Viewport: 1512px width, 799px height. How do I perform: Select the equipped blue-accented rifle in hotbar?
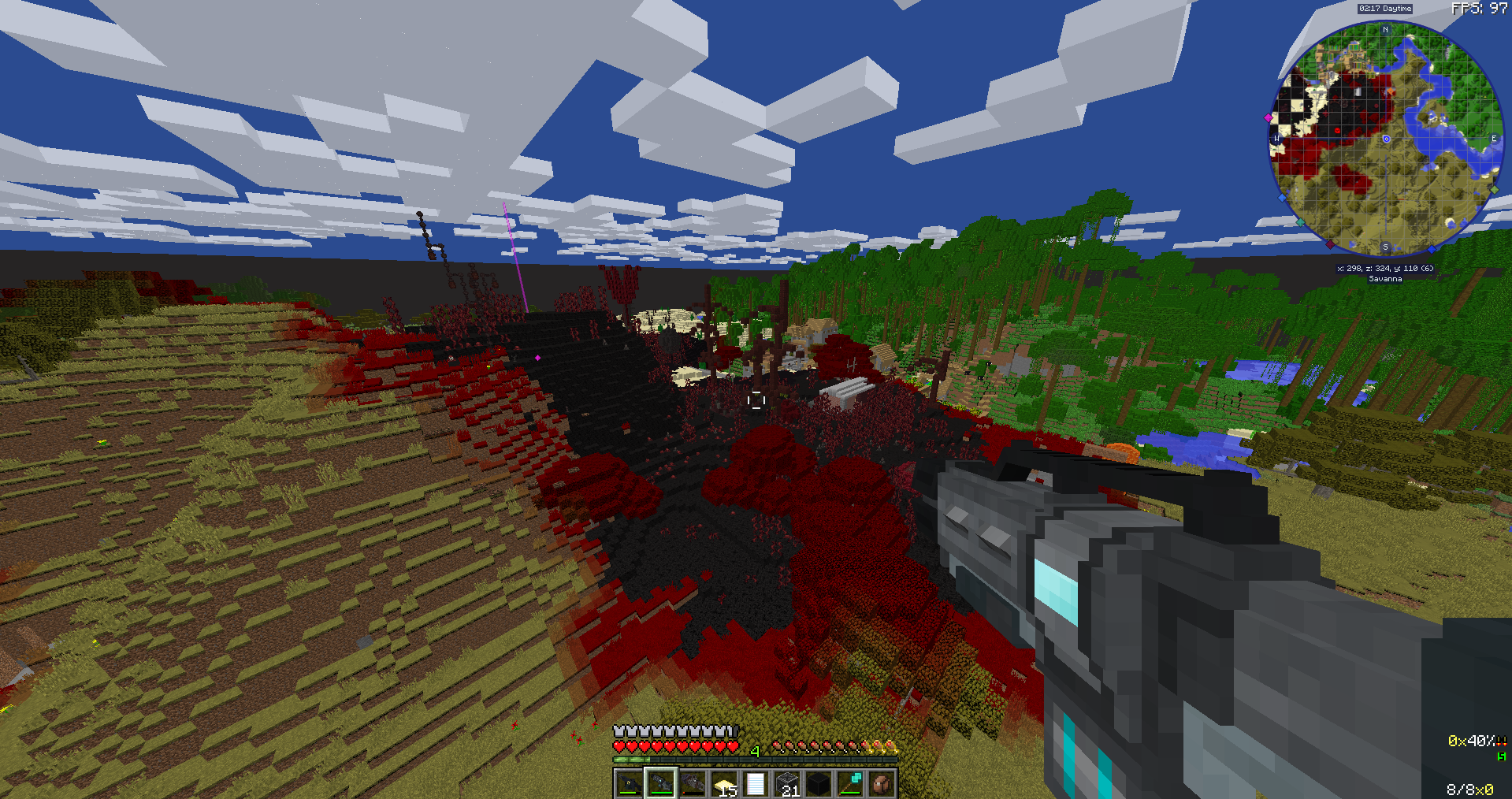(x=661, y=782)
